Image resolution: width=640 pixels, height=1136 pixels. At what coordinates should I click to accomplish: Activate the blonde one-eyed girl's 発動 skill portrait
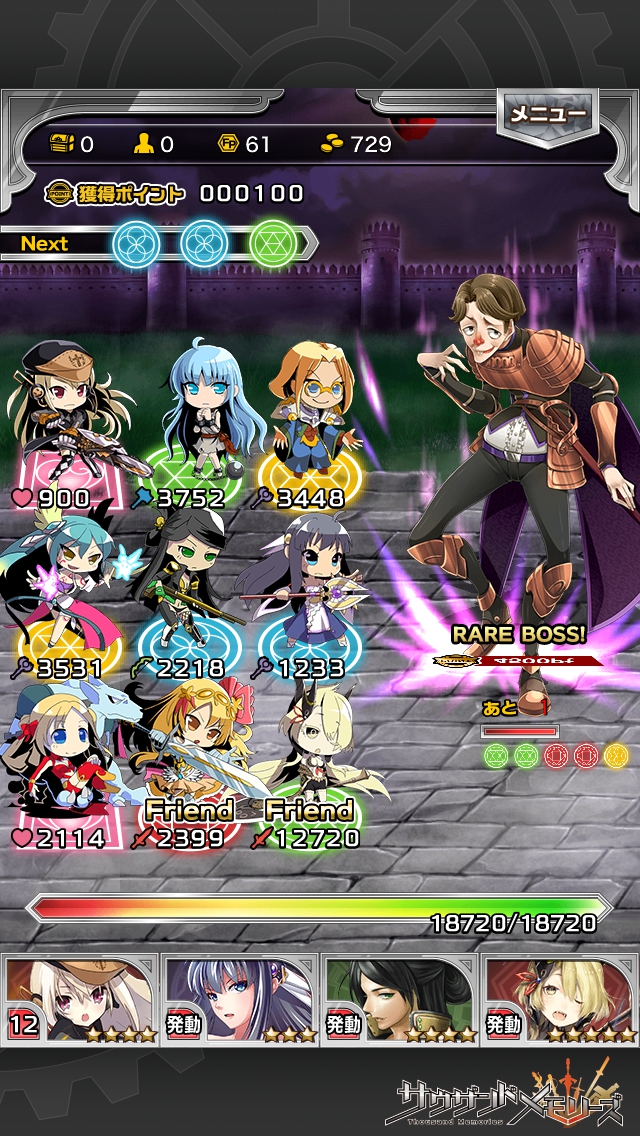560,998
